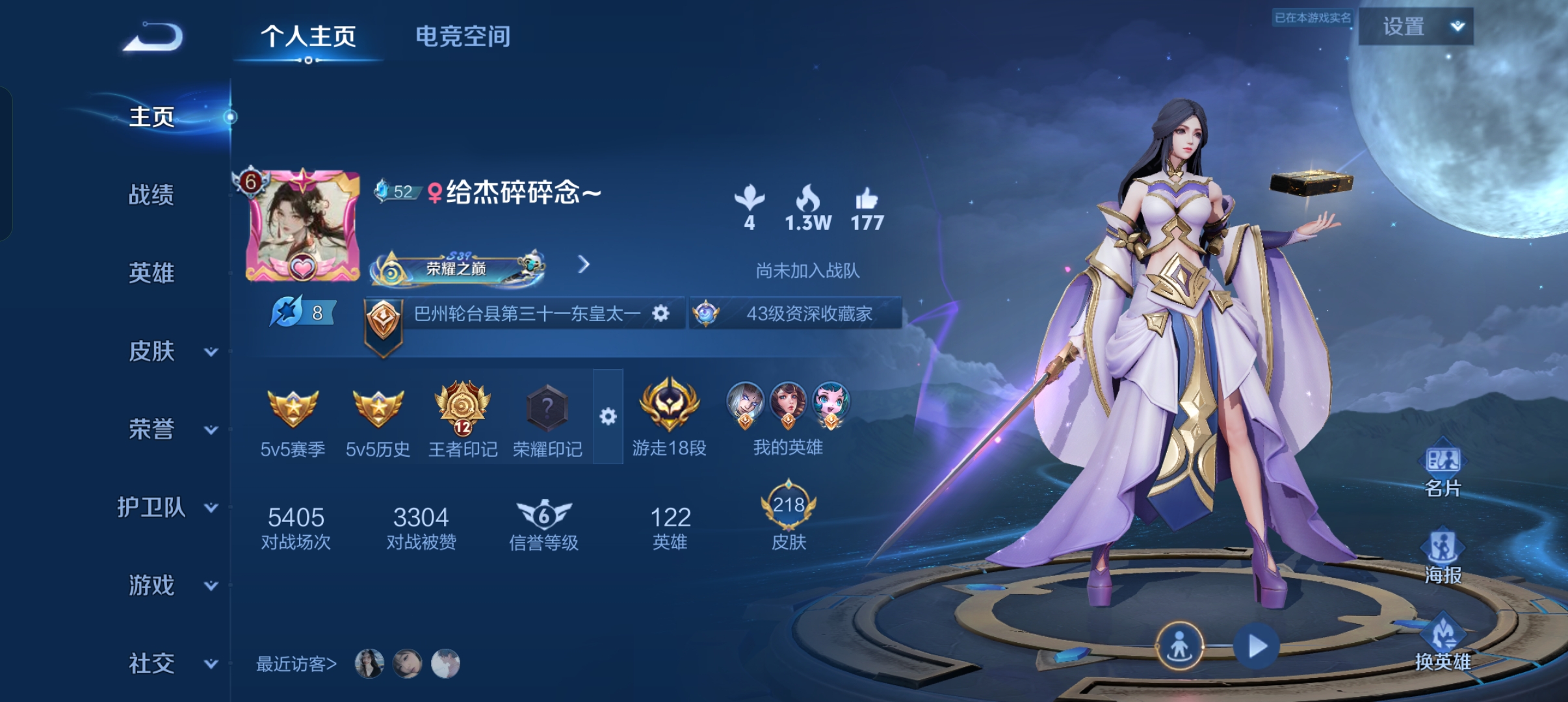Click the 荣耀之巅 rank banner arrow
Screen dimensions: 1568x702
click(x=584, y=265)
